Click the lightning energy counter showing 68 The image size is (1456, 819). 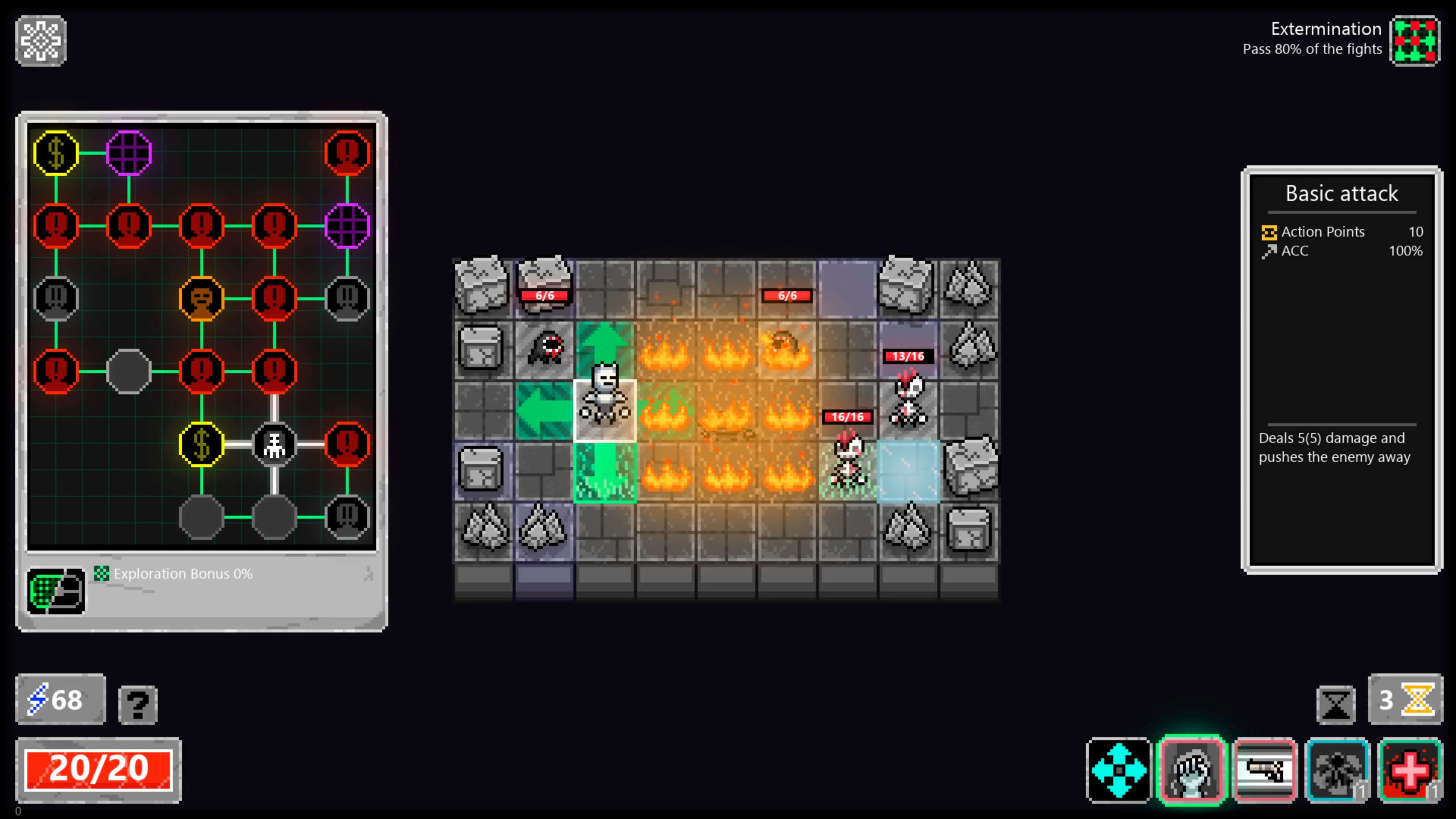59,699
